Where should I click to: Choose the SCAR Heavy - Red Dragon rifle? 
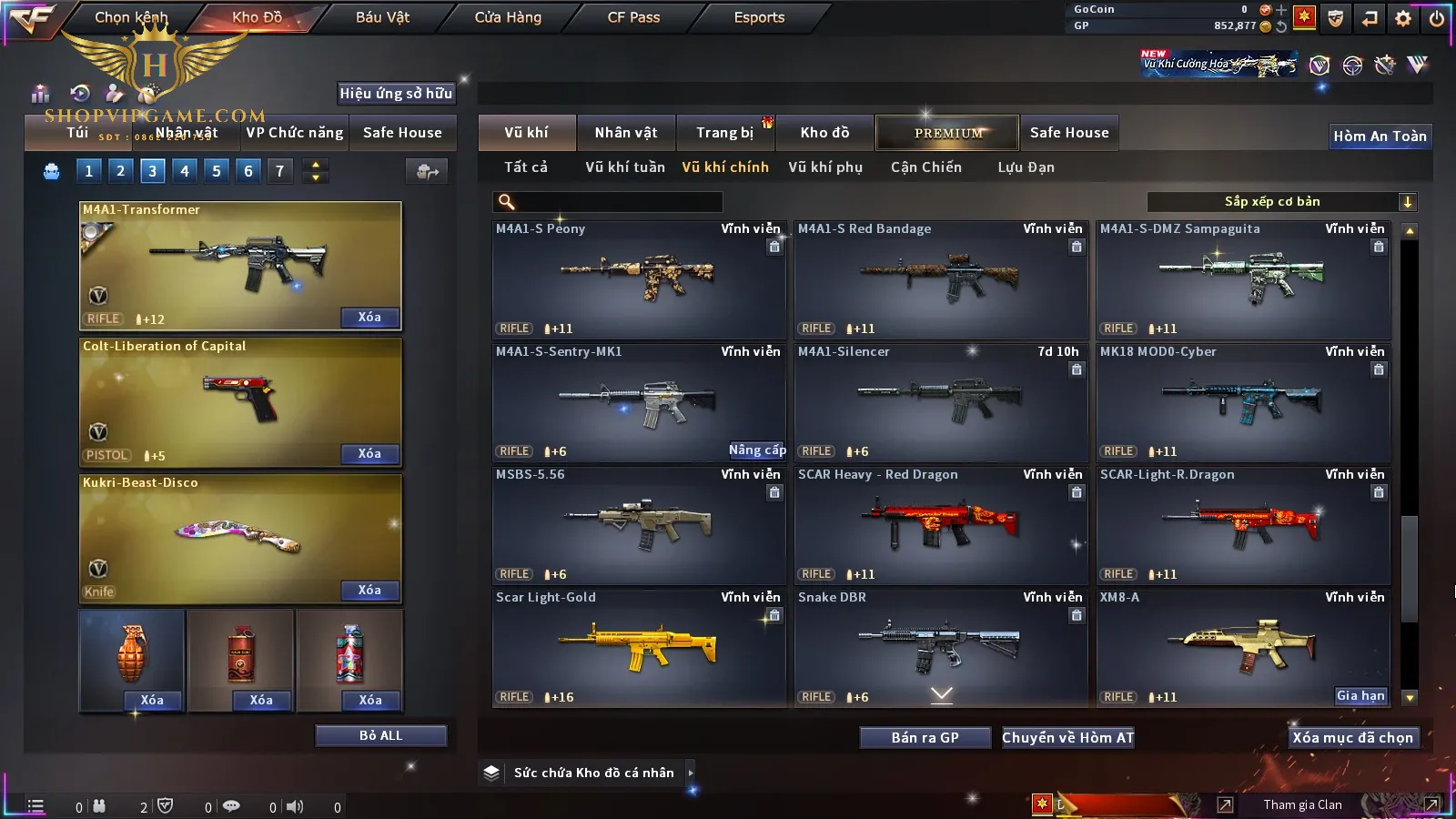click(x=940, y=524)
